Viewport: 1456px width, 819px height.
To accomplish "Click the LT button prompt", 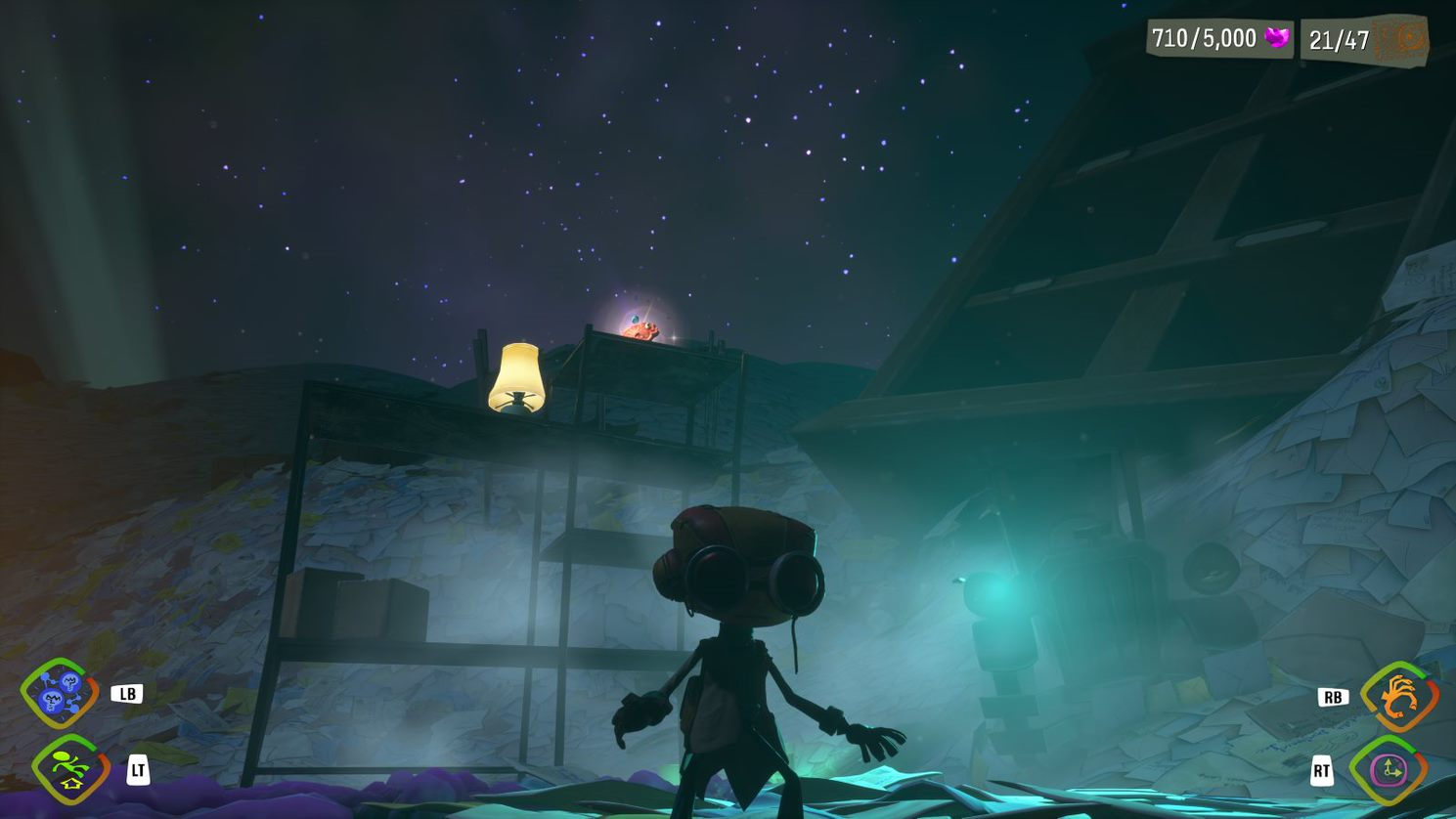I will tap(137, 770).
